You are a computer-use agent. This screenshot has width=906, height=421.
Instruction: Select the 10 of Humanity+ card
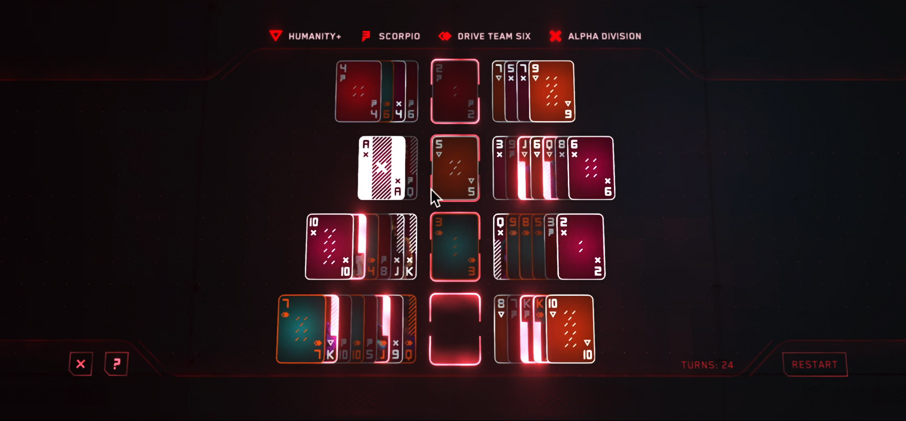tap(570, 328)
